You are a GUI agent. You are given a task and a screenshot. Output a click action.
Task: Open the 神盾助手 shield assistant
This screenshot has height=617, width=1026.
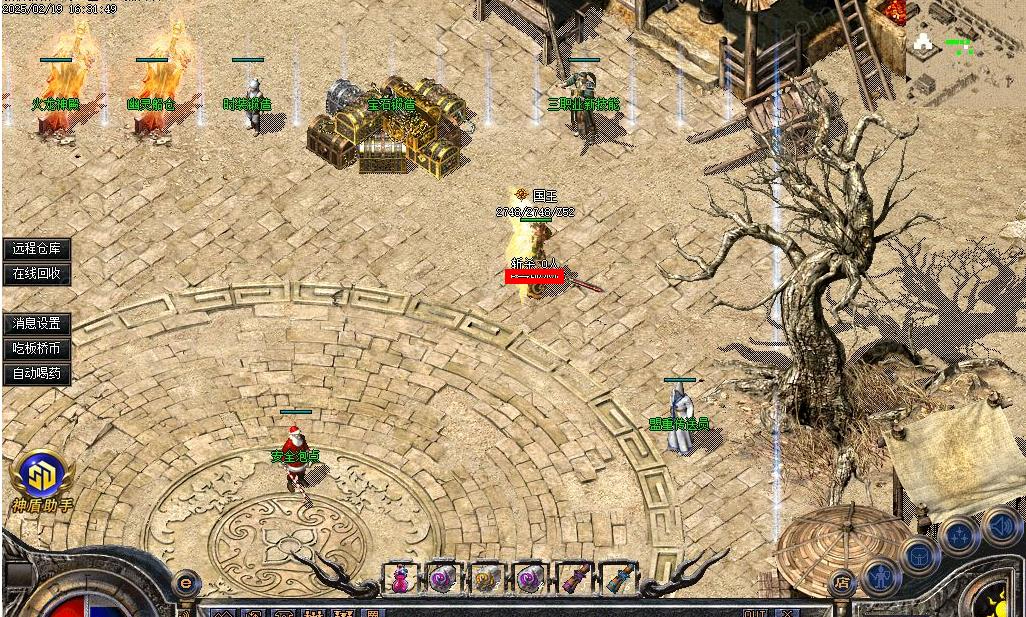click(41, 482)
